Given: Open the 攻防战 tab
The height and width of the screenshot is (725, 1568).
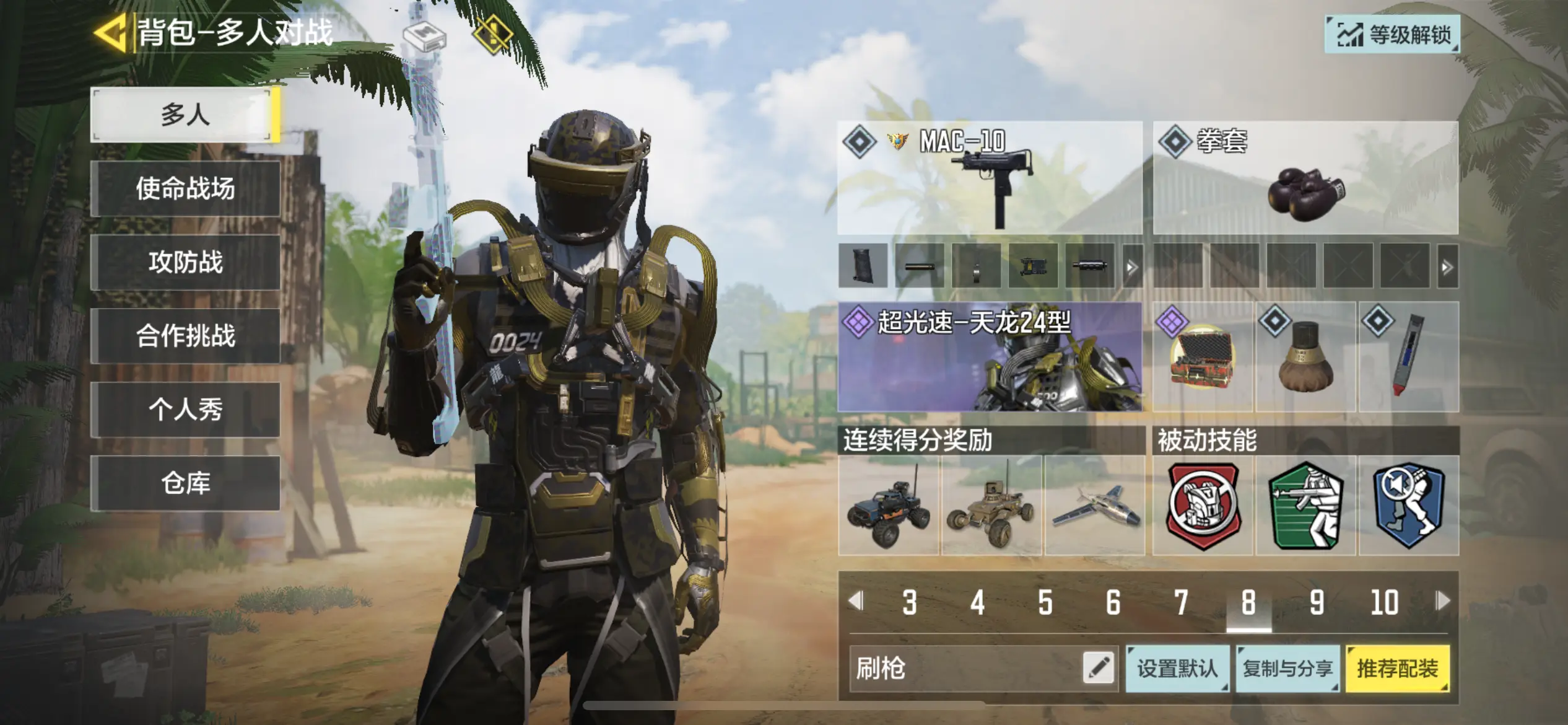Looking at the screenshot, I should (185, 262).
